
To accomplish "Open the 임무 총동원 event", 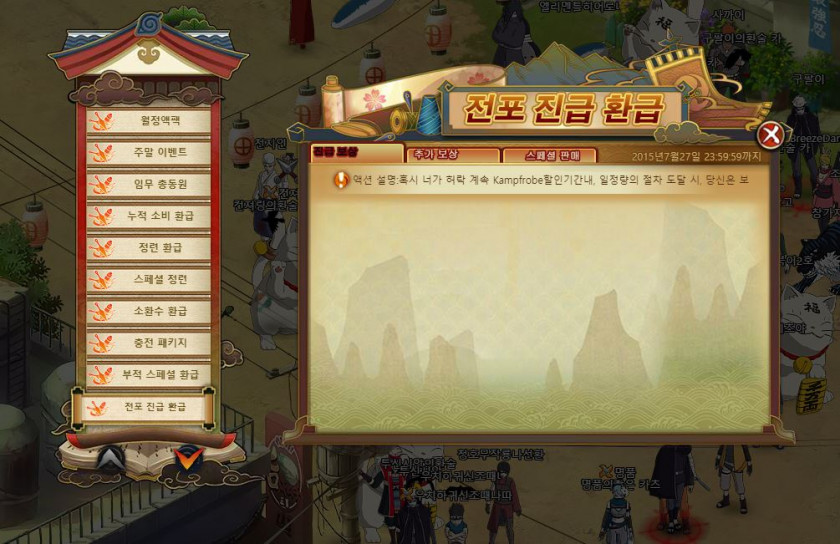I will [149, 184].
